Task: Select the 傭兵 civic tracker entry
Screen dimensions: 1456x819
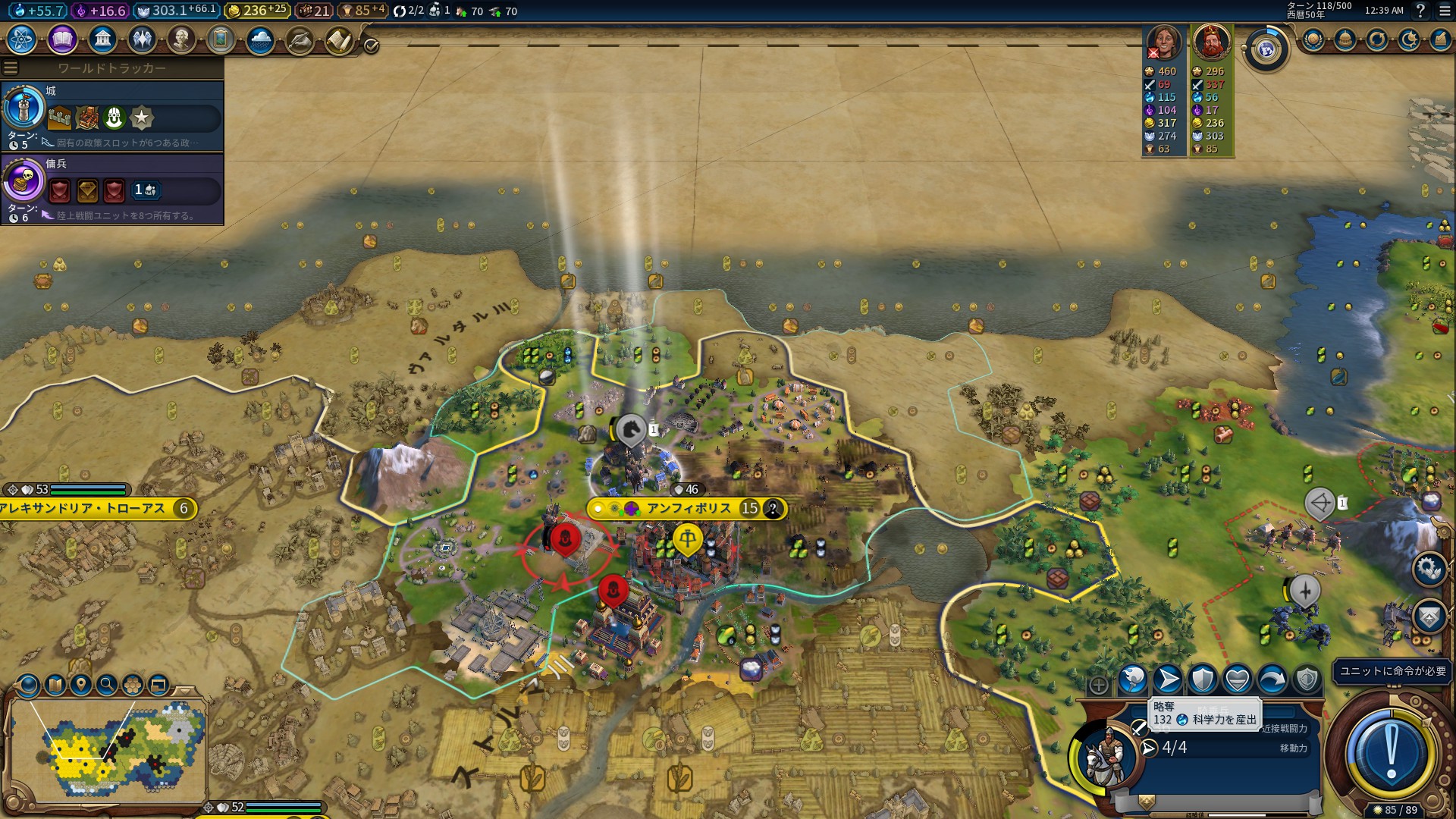Action: click(112, 188)
